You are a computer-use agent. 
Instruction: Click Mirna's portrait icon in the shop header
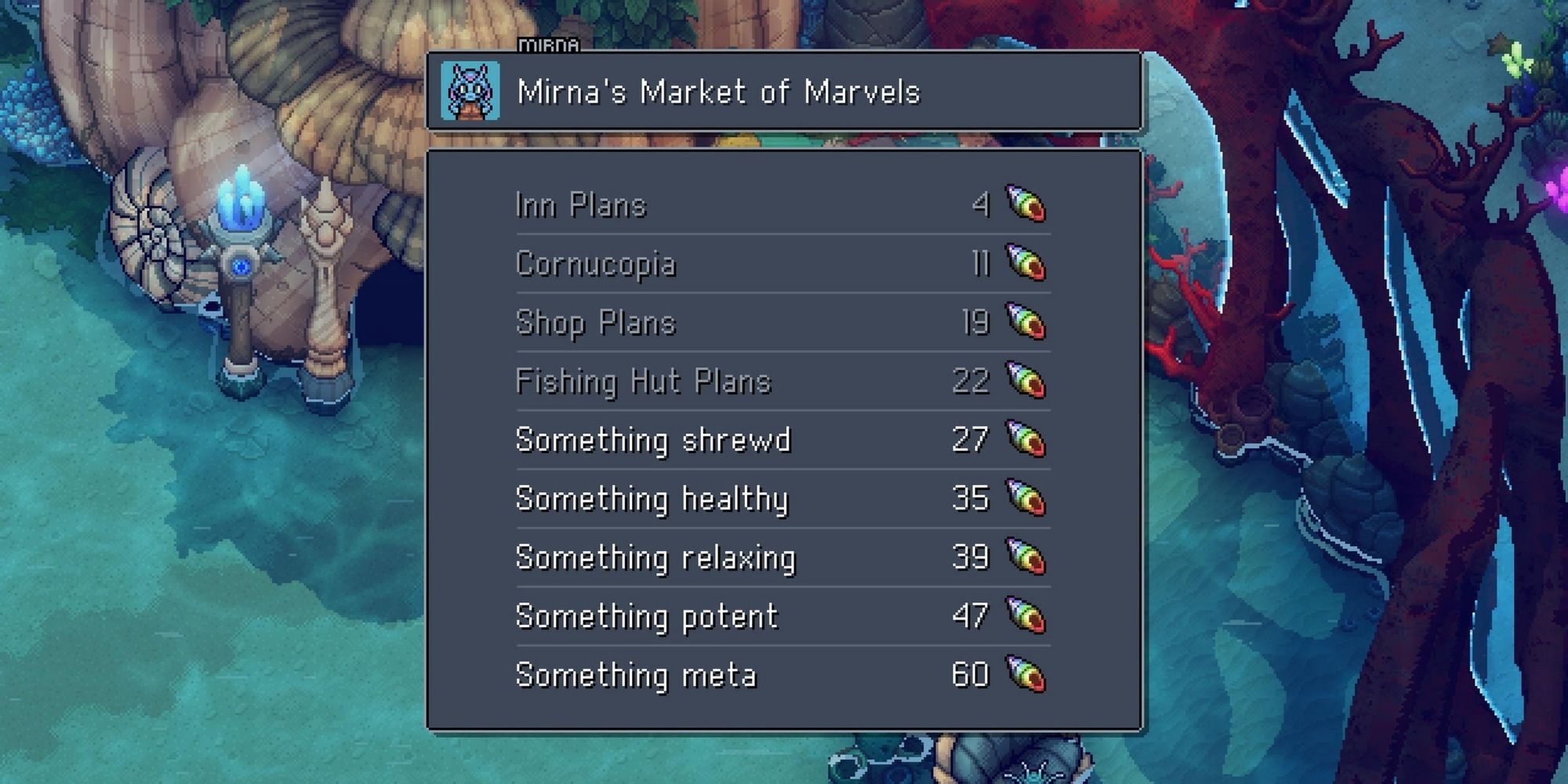(473, 91)
